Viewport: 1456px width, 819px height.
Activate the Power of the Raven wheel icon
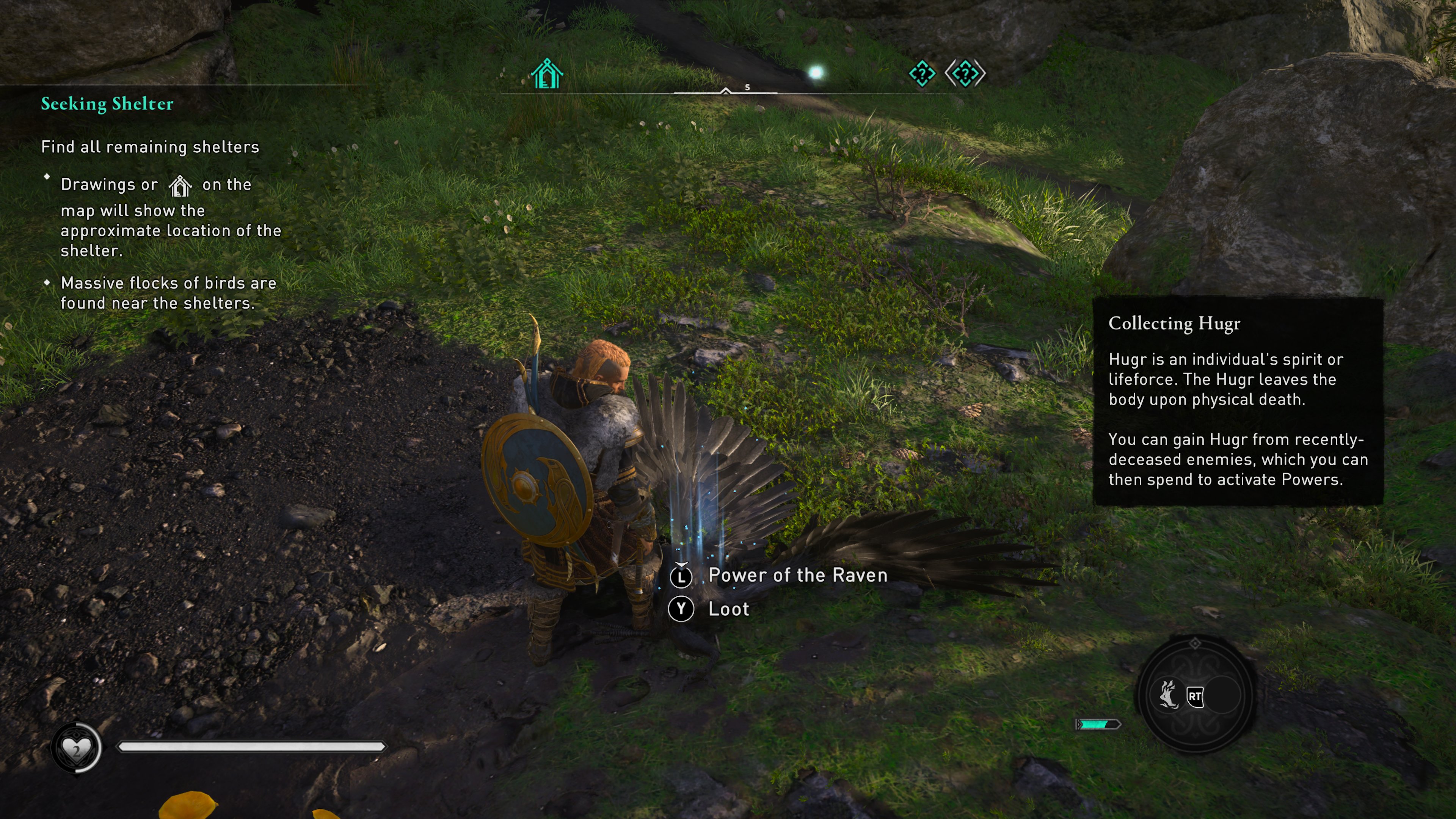1168,695
